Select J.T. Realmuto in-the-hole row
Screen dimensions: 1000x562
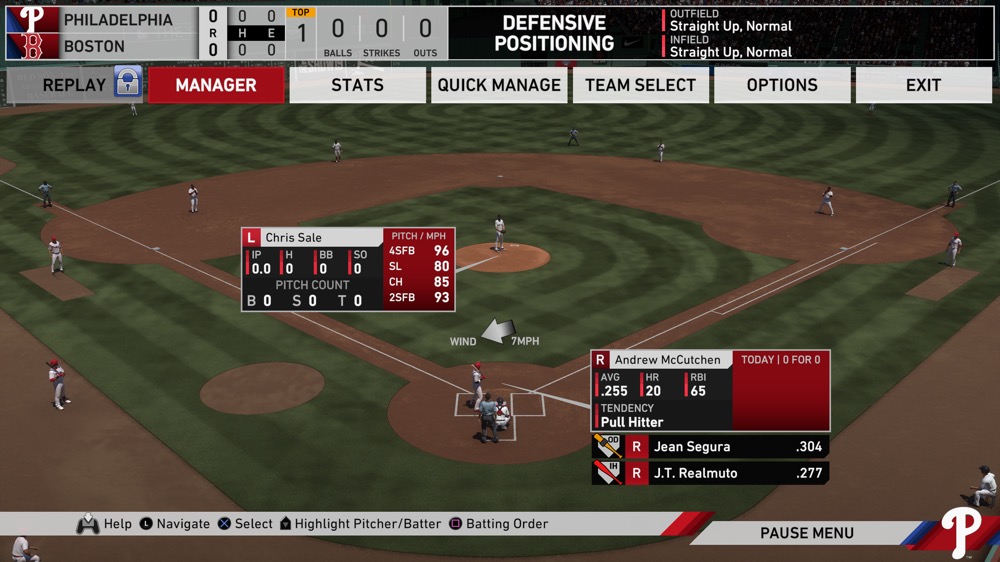tap(710, 473)
